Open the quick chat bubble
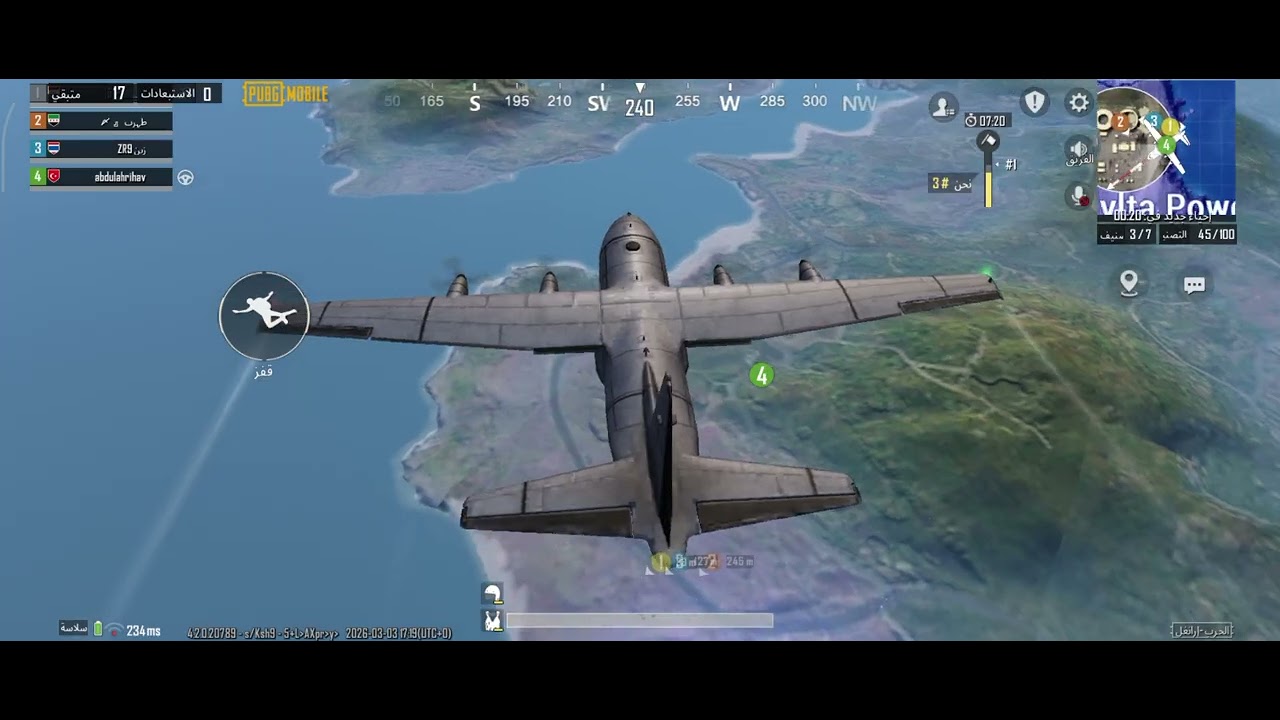This screenshot has width=1280, height=720. tap(1194, 285)
